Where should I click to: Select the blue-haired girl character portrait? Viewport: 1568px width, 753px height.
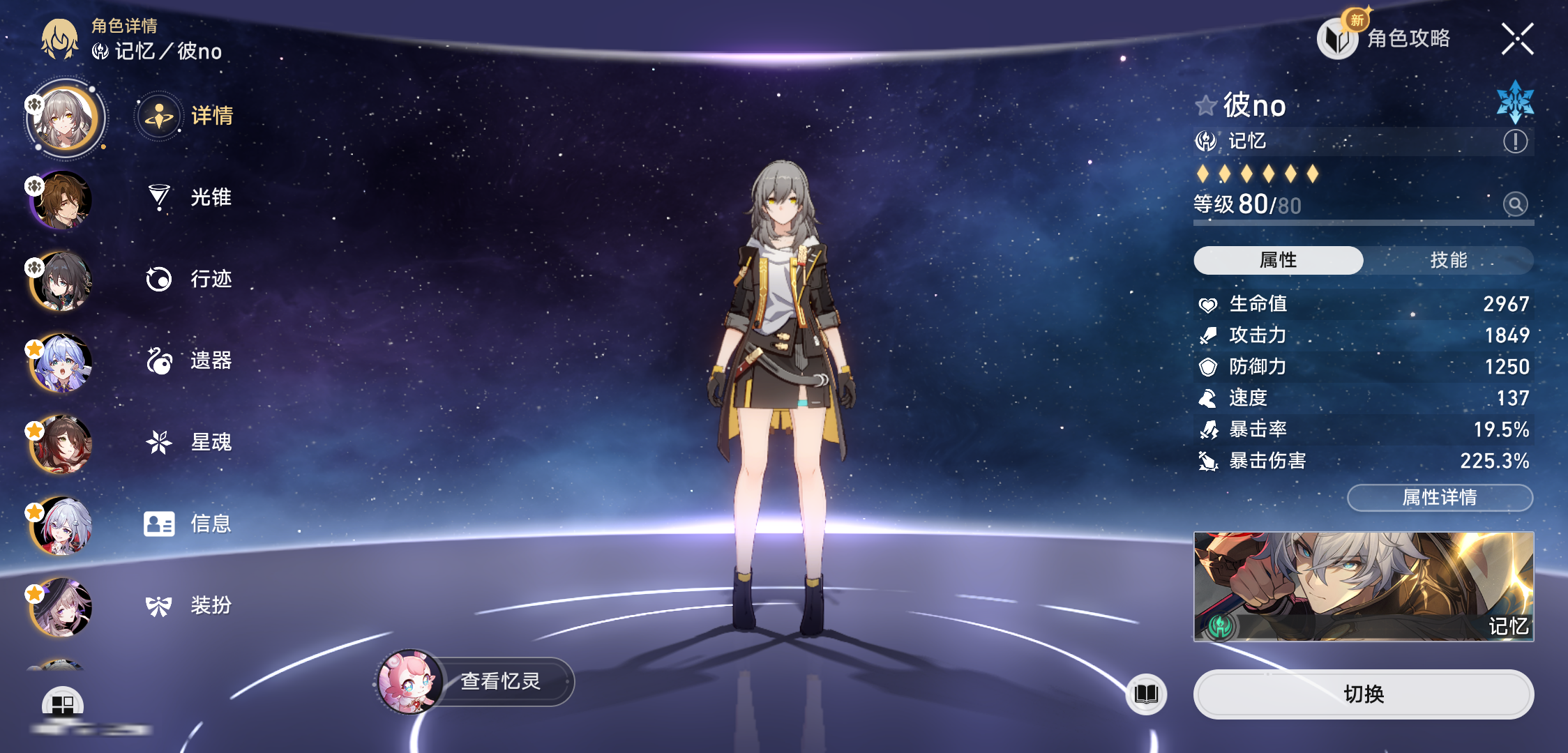point(63,363)
